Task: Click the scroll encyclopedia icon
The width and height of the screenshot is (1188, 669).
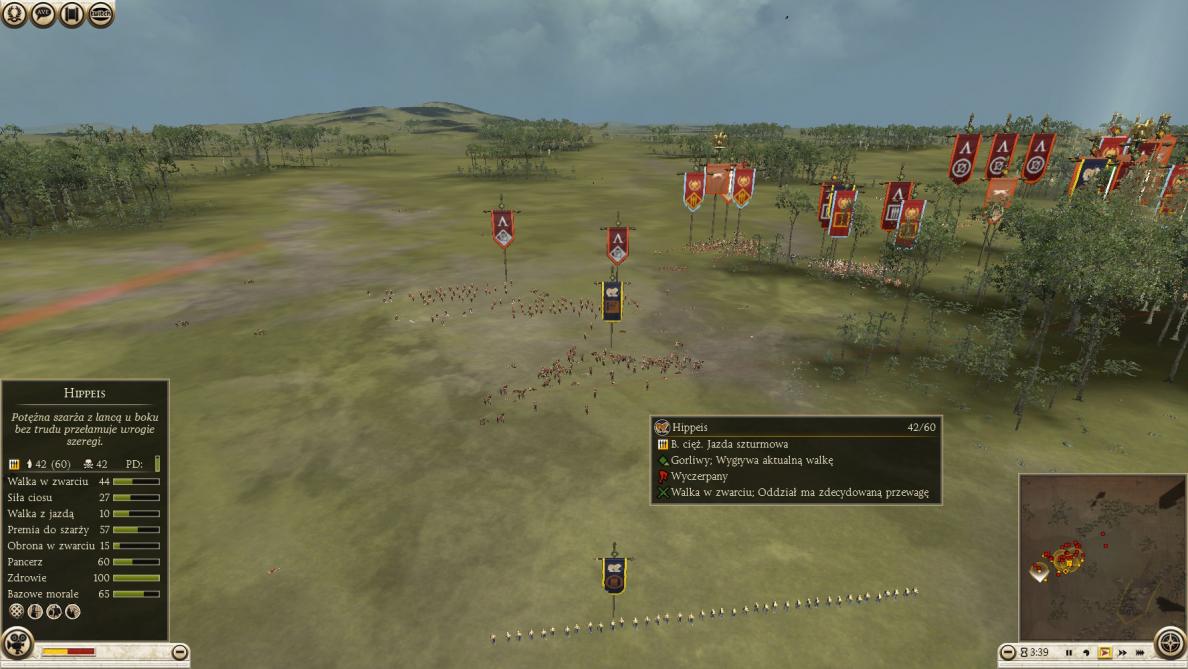Action: pos(72,15)
